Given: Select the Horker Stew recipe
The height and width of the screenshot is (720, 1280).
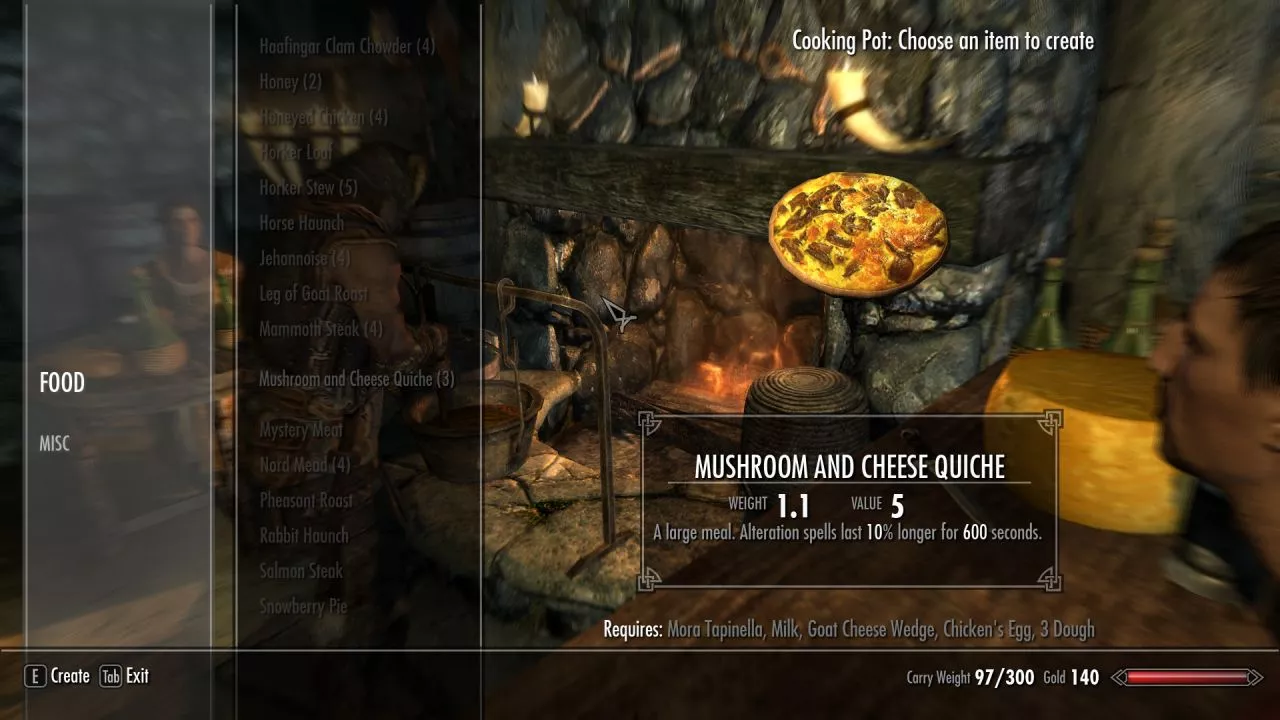Looking at the screenshot, I should (308, 188).
